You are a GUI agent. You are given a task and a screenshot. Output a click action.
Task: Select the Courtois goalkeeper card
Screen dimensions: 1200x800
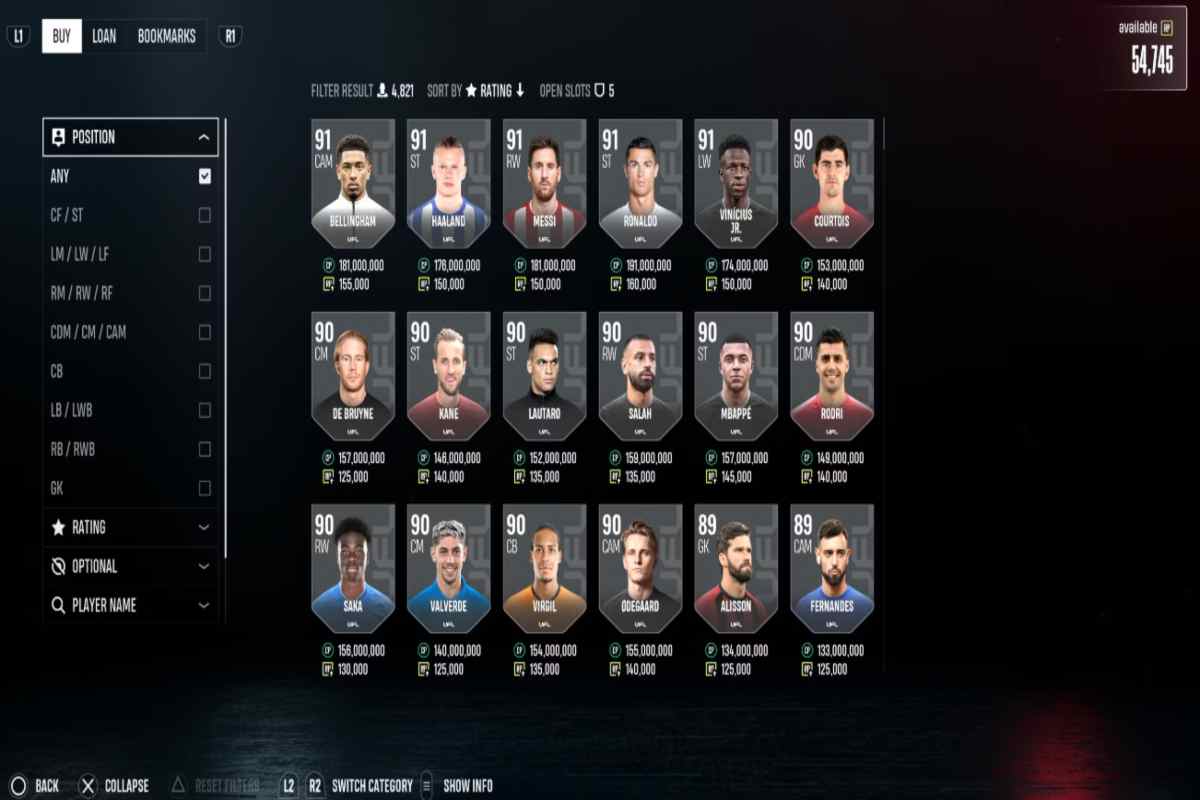coord(832,184)
